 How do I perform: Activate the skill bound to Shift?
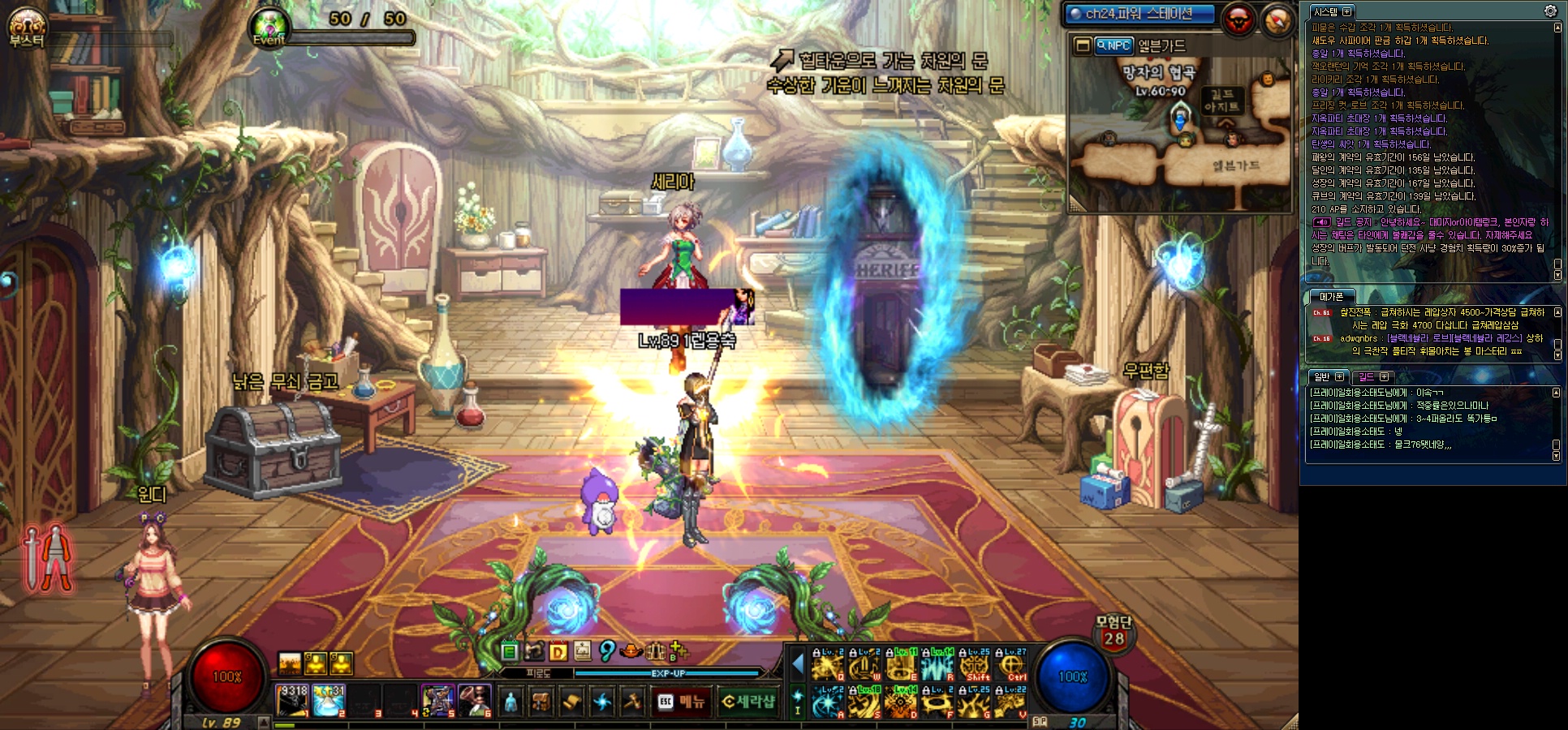tap(974, 666)
